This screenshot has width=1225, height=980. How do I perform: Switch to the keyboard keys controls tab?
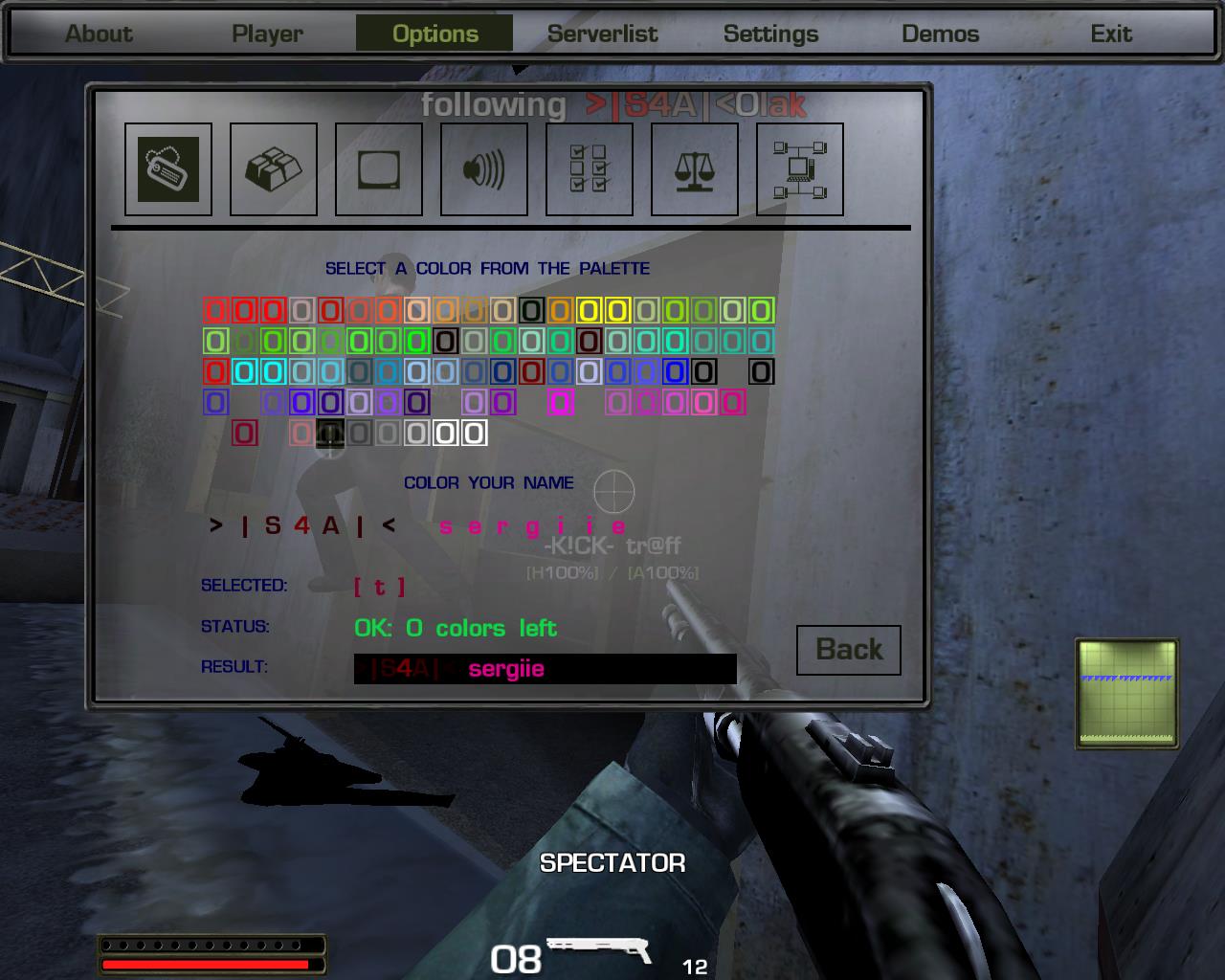(x=274, y=169)
